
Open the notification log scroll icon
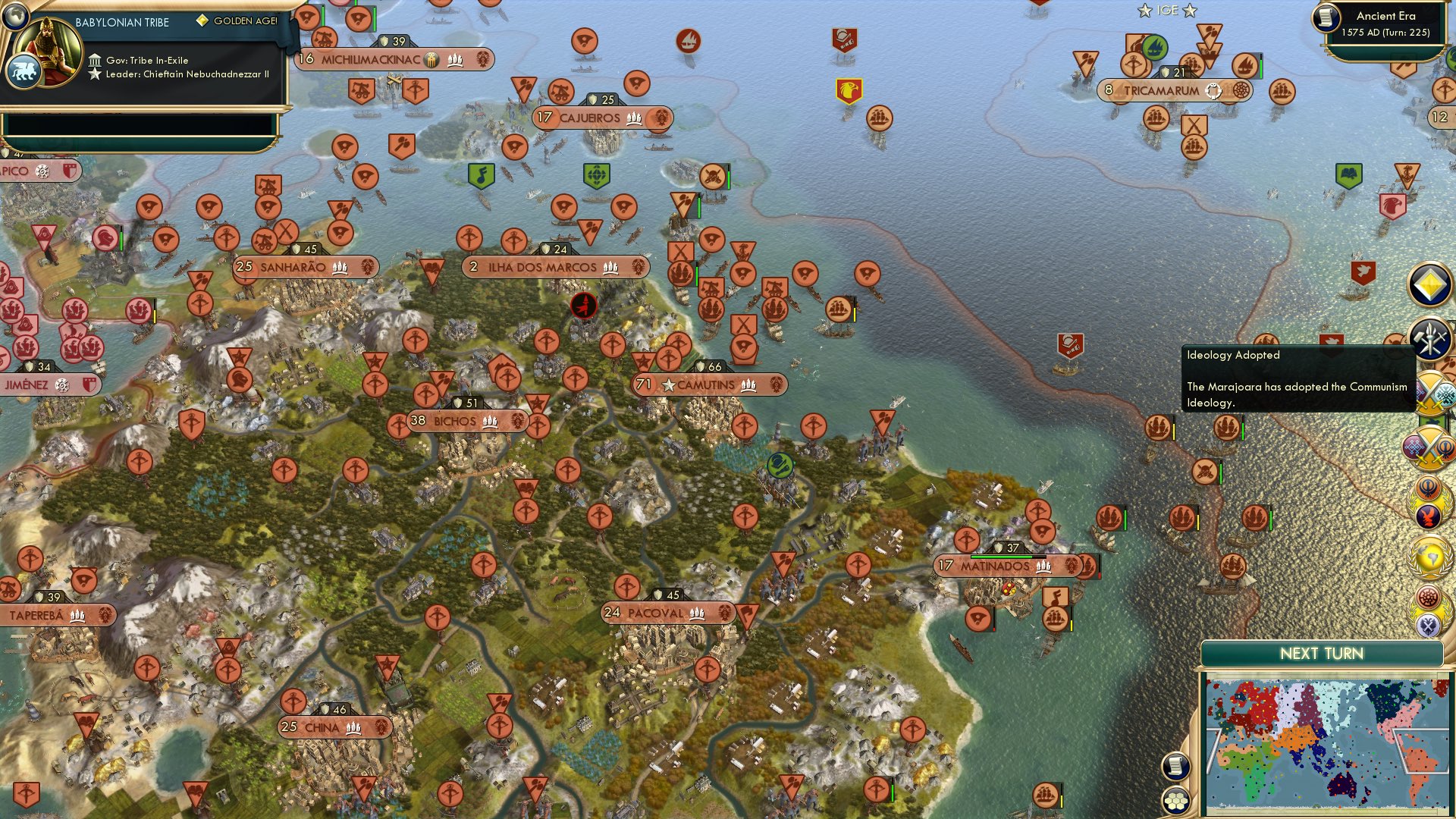pos(1176,767)
